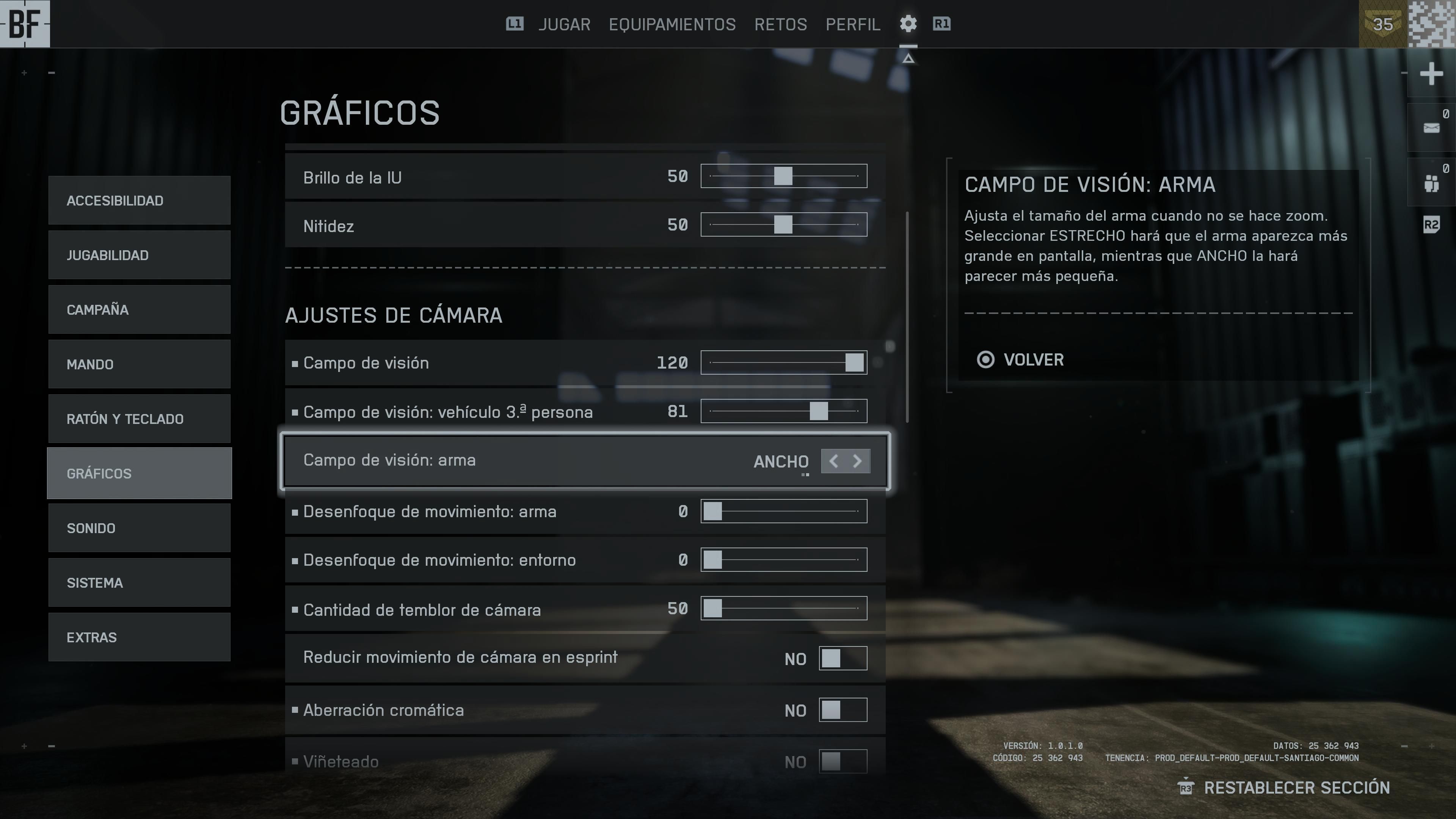
Task: Click the player emblem top right
Action: pyautogui.click(x=1432, y=24)
